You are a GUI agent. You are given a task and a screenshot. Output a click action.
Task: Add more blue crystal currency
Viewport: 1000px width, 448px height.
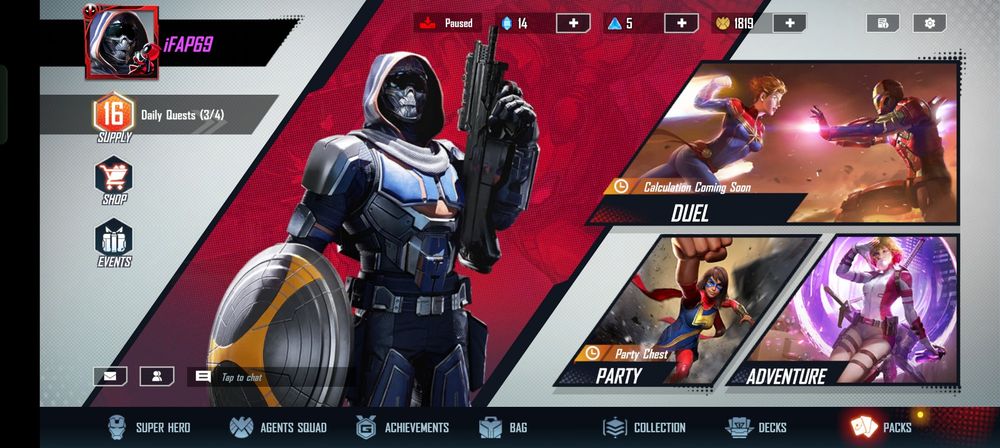573,23
